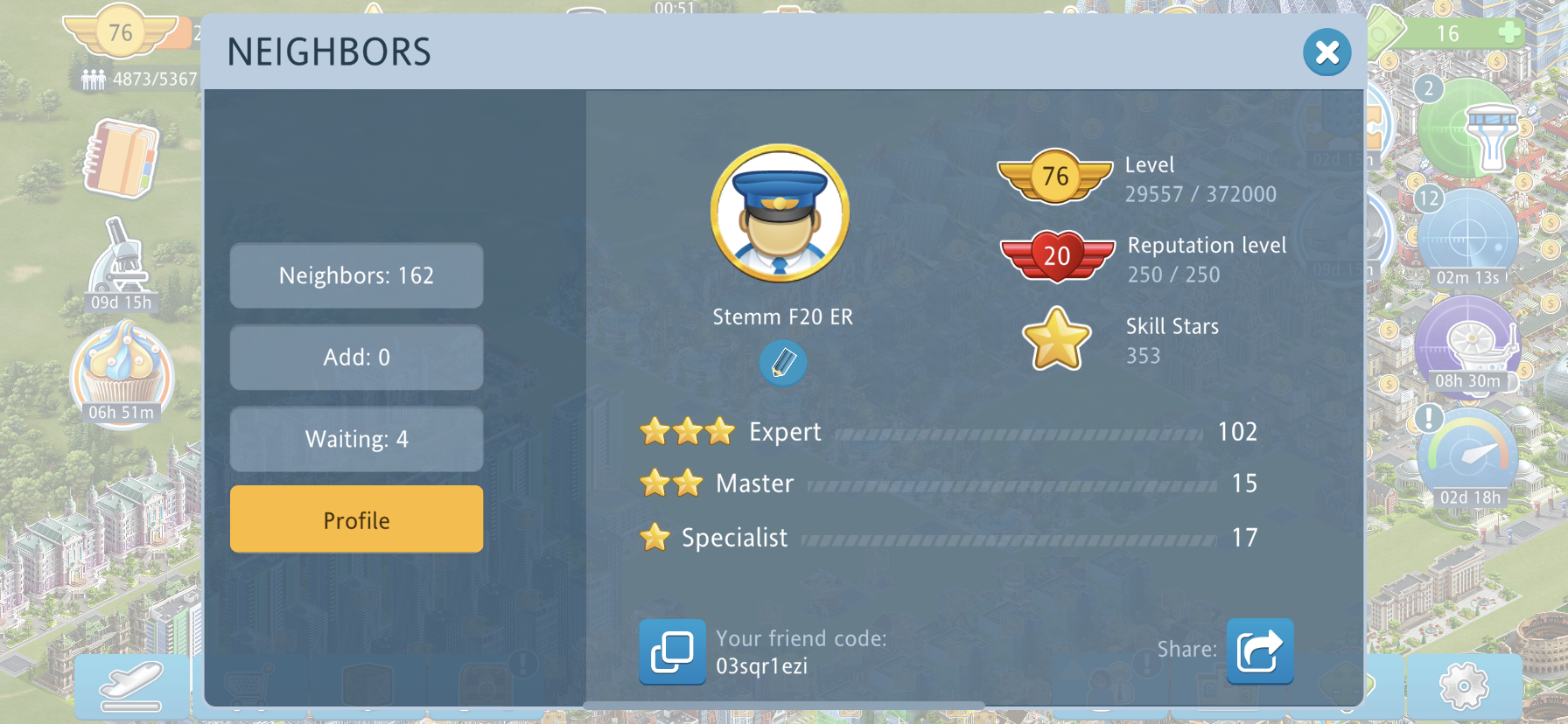This screenshot has width=1568, height=724.
Task: Check the speedometer gauge timer icon
Action: point(1469,455)
